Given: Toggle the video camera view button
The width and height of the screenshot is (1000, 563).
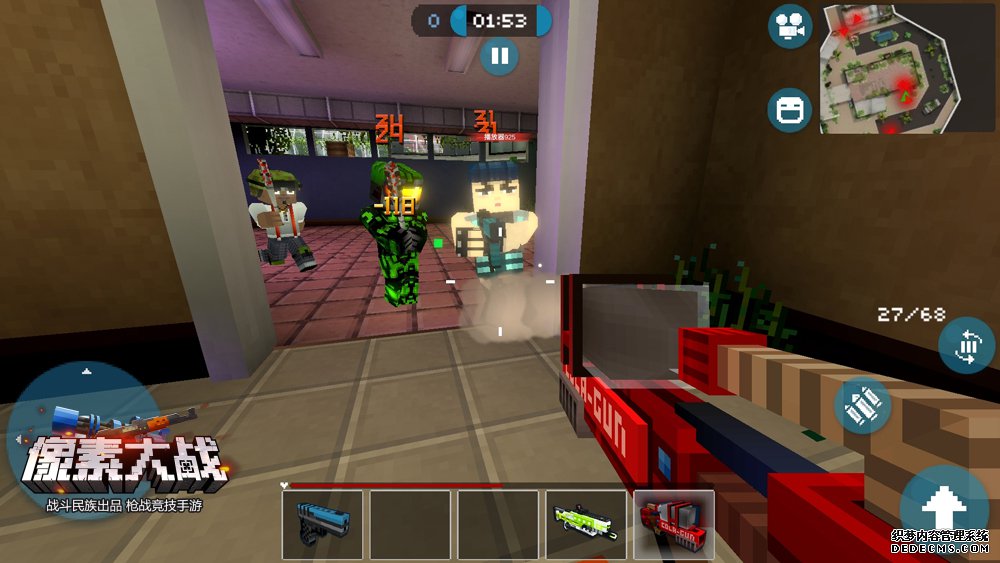Looking at the screenshot, I should 790,27.
